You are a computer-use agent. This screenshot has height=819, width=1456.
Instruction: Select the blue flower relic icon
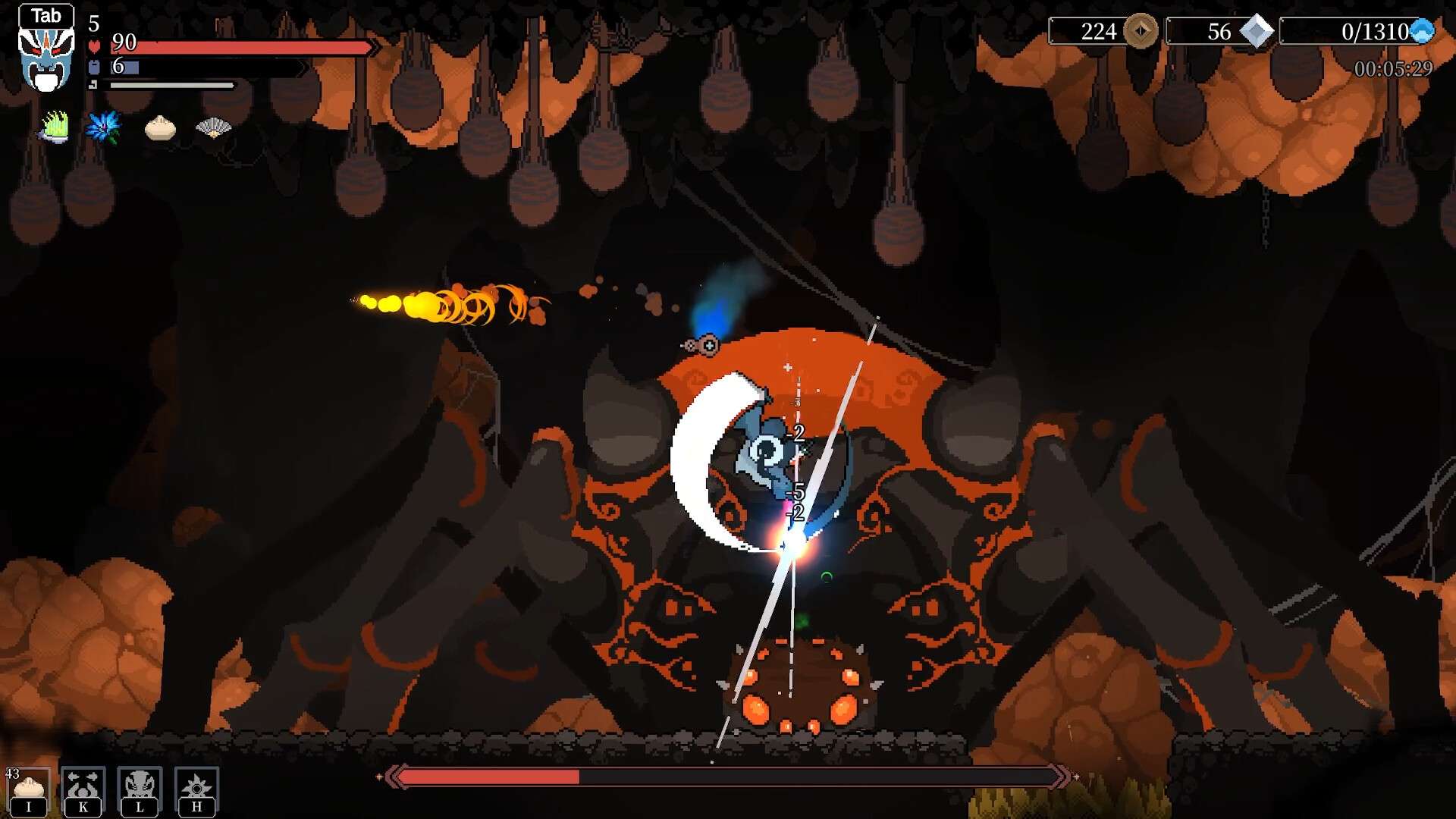103,127
